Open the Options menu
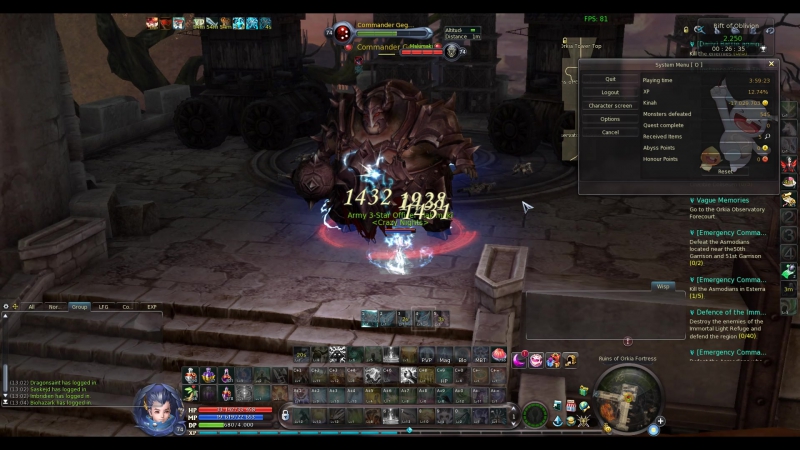Image resolution: width=800 pixels, height=450 pixels. pos(610,119)
